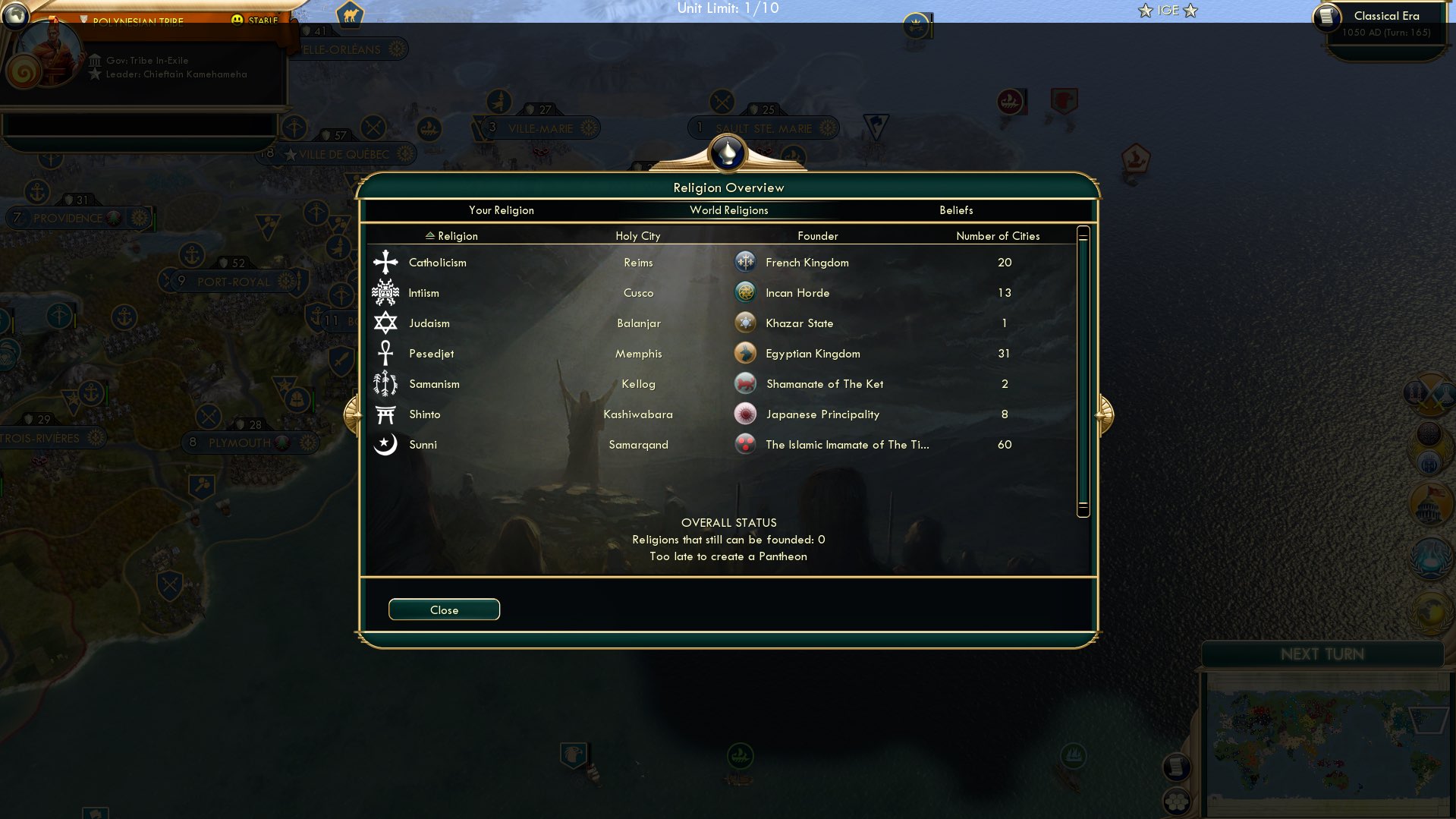This screenshot has width=1456, height=819.
Task: Select the Shinto torii gate icon
Action: coord(385,414)
